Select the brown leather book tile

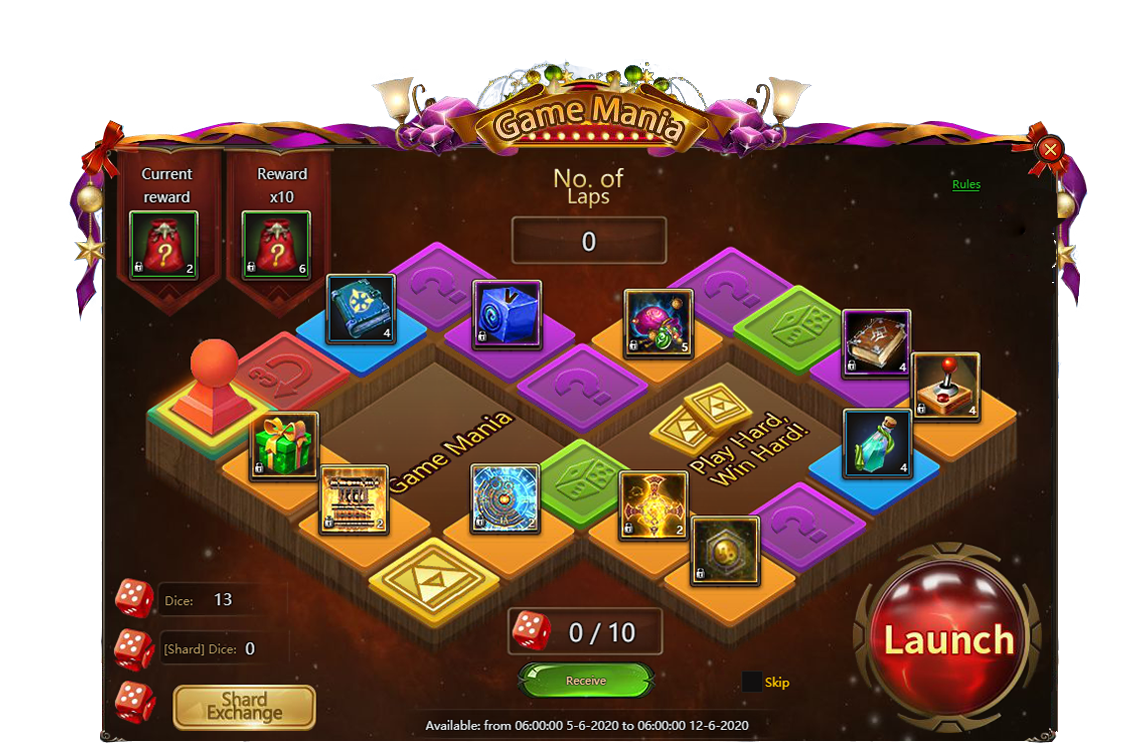[876, 344]
